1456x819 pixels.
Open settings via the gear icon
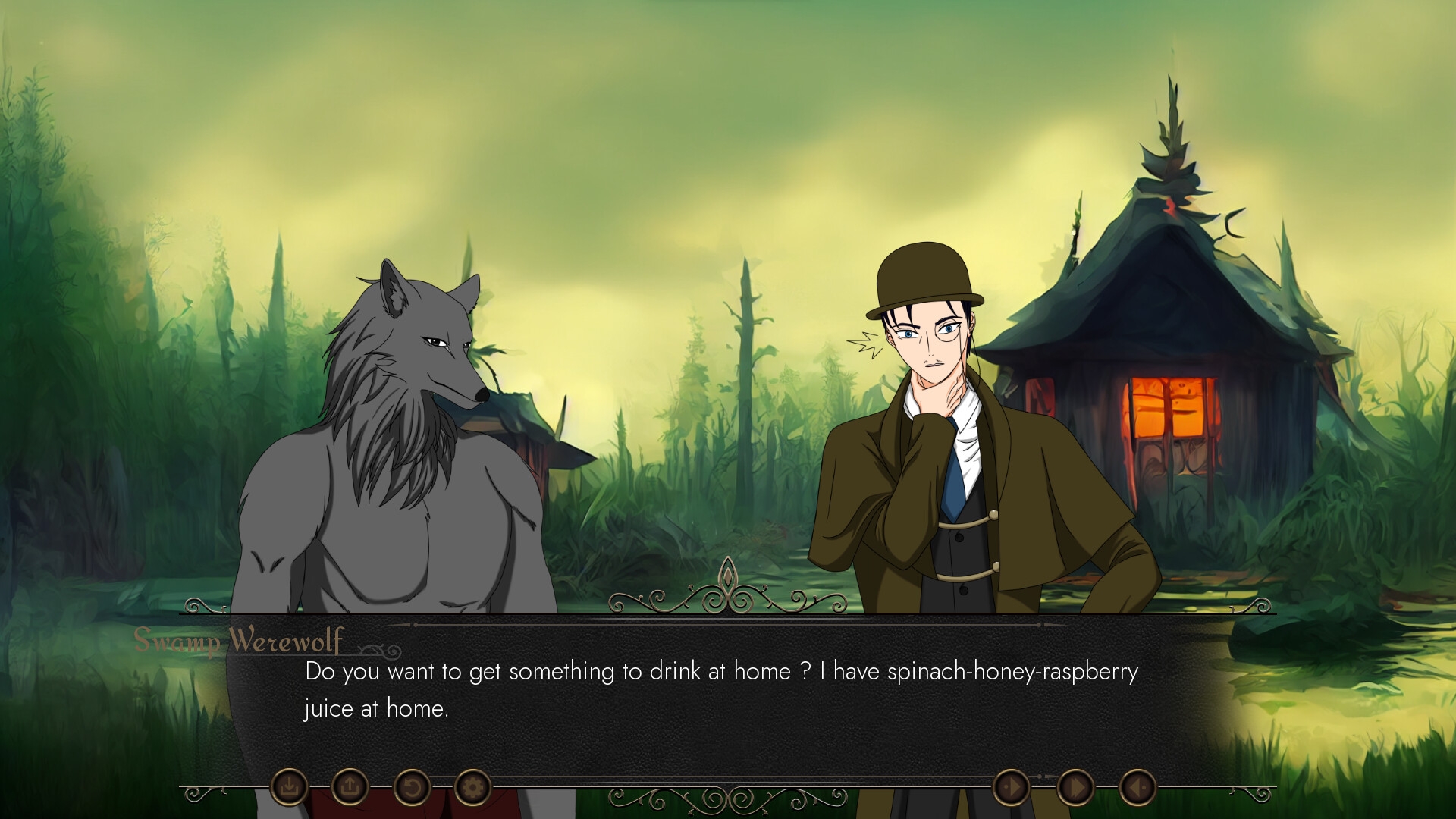click(x=471, y=789)
